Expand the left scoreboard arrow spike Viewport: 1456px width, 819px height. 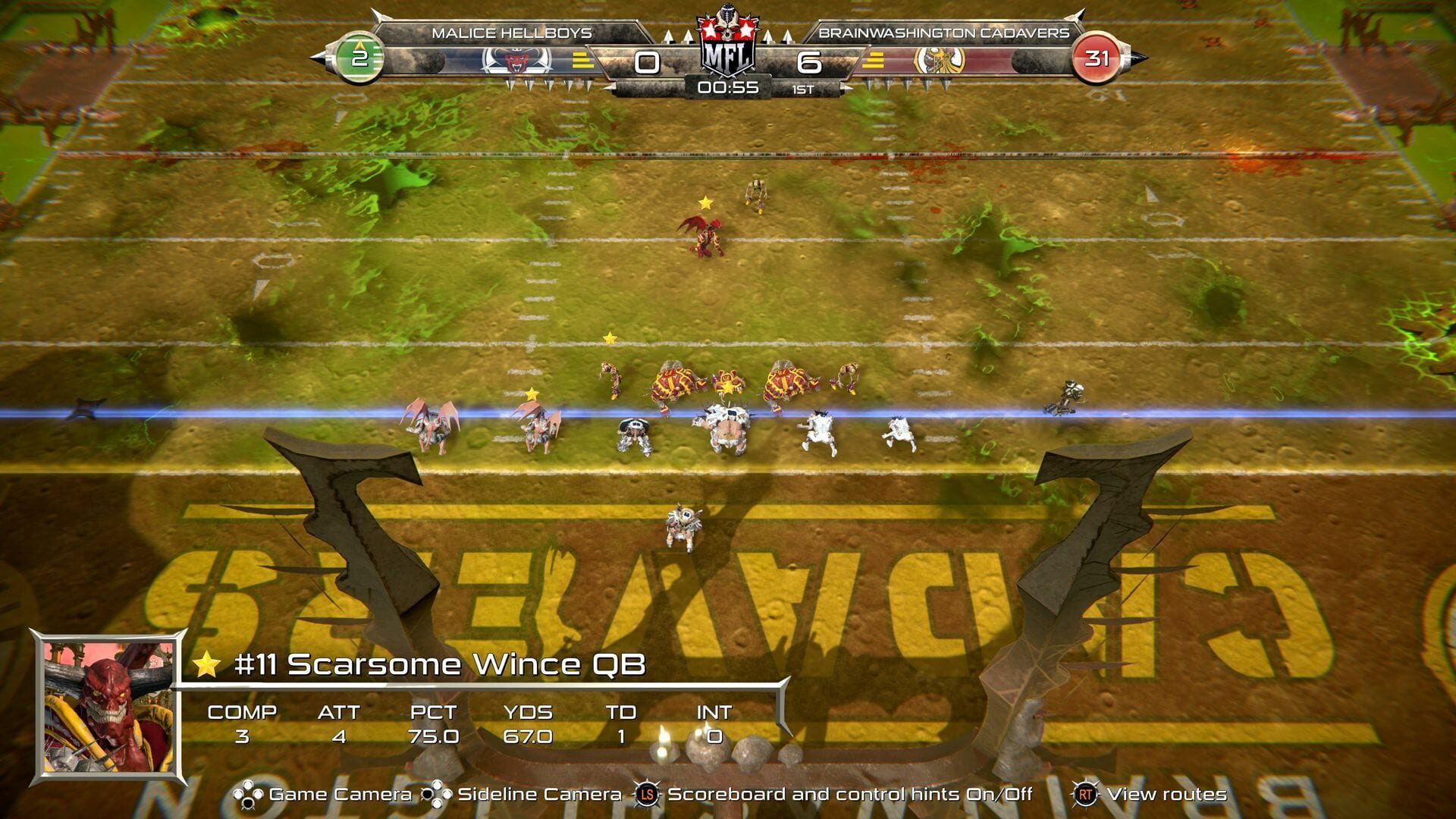322,55
